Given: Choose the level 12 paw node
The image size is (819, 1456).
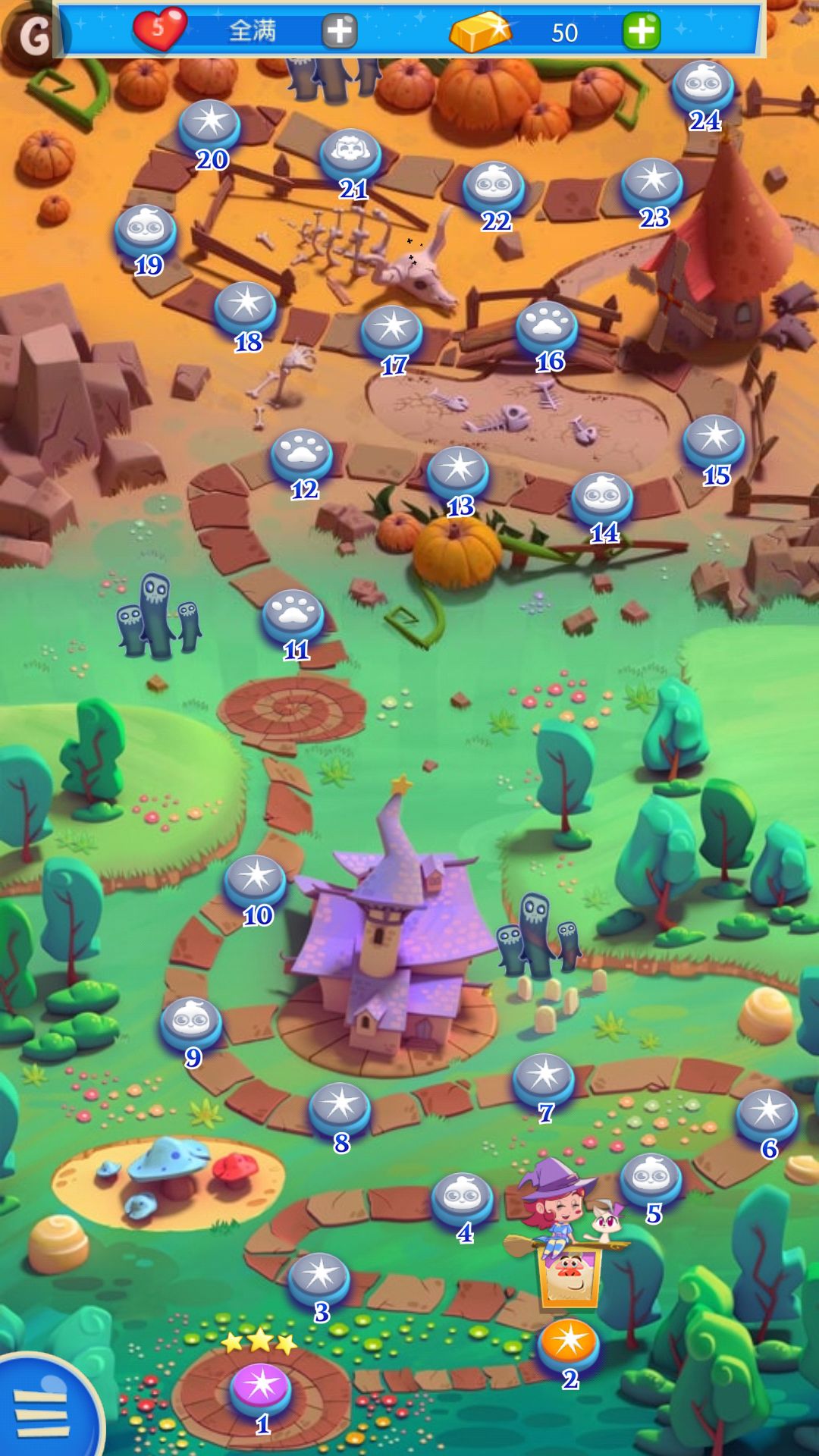Looking at the screenshot, I should coord(302,453).
